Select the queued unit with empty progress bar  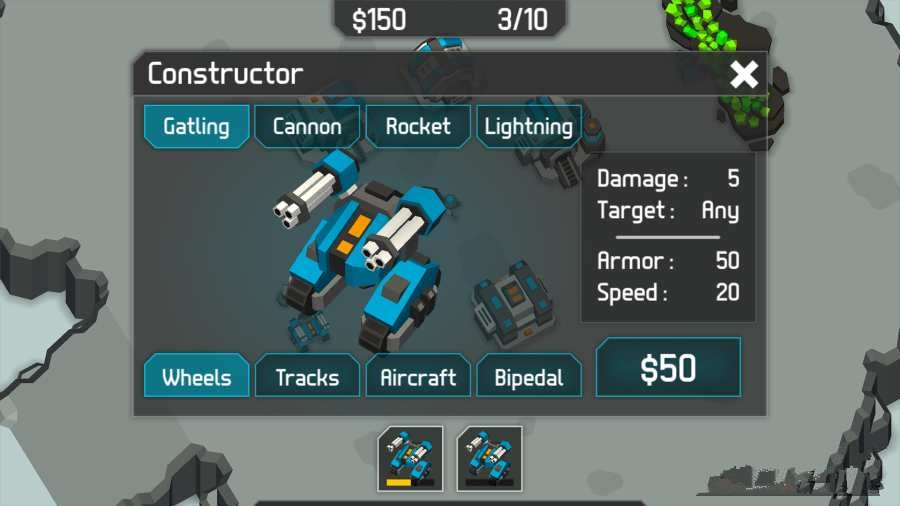pos(489,458)
